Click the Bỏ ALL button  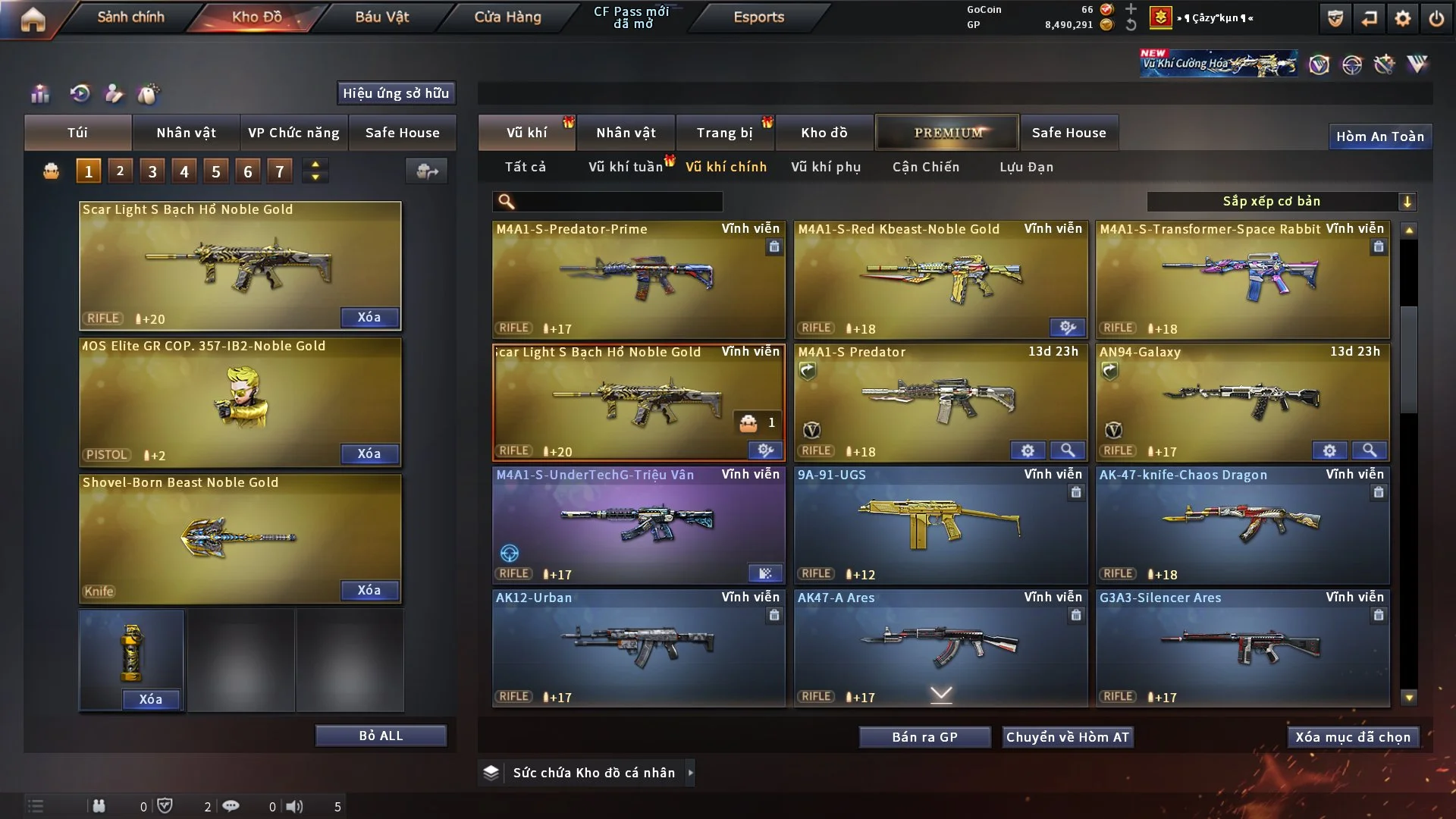pos(381,736)
